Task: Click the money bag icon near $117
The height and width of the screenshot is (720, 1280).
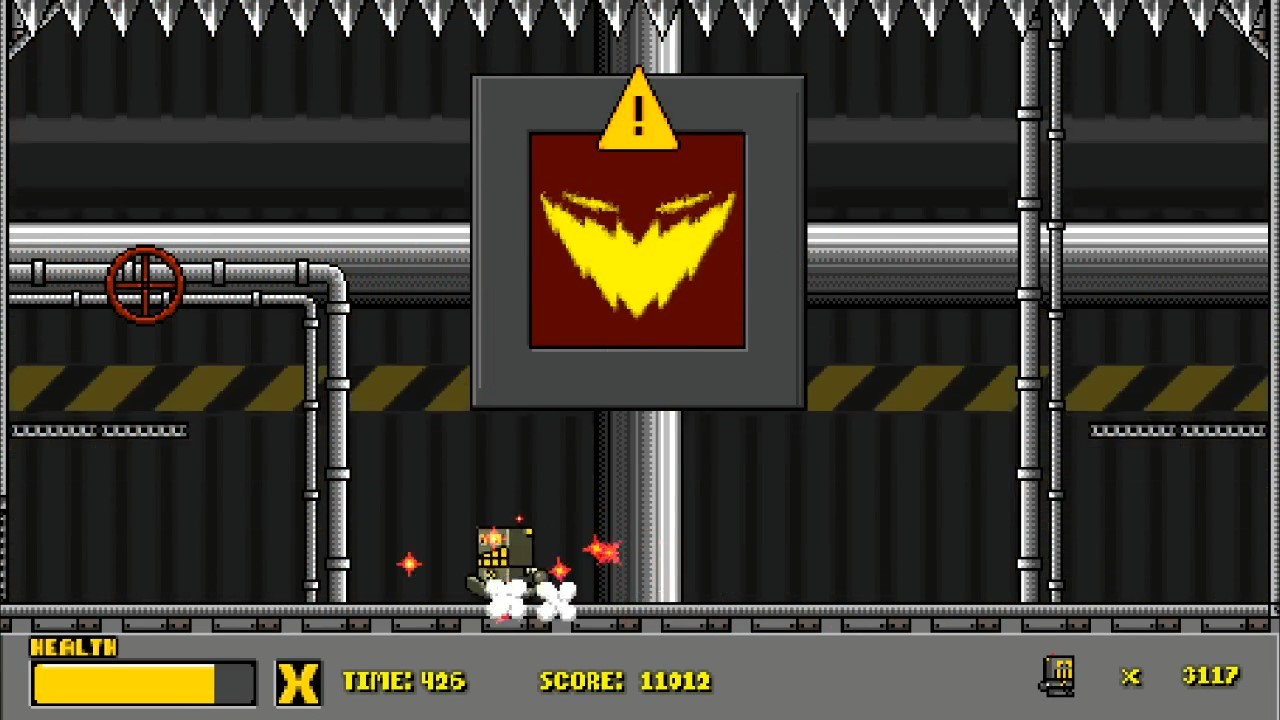Action: (x=1060, y=676)
